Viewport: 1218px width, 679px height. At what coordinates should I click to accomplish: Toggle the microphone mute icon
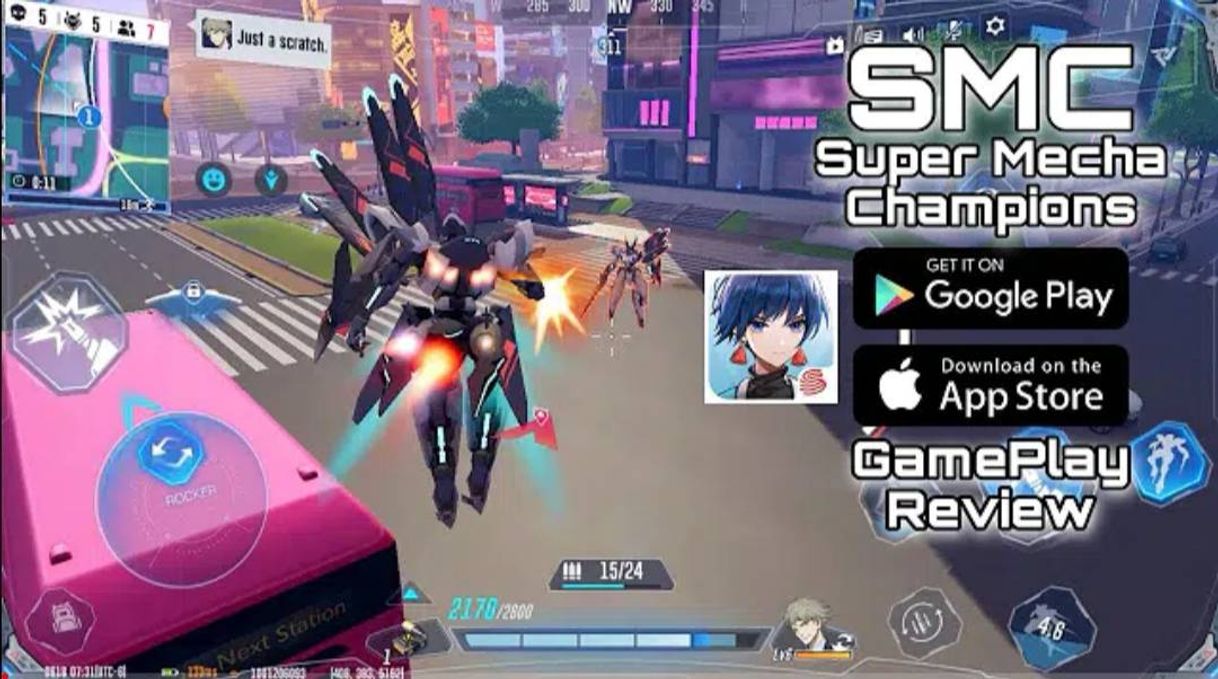tap(953, 32)
